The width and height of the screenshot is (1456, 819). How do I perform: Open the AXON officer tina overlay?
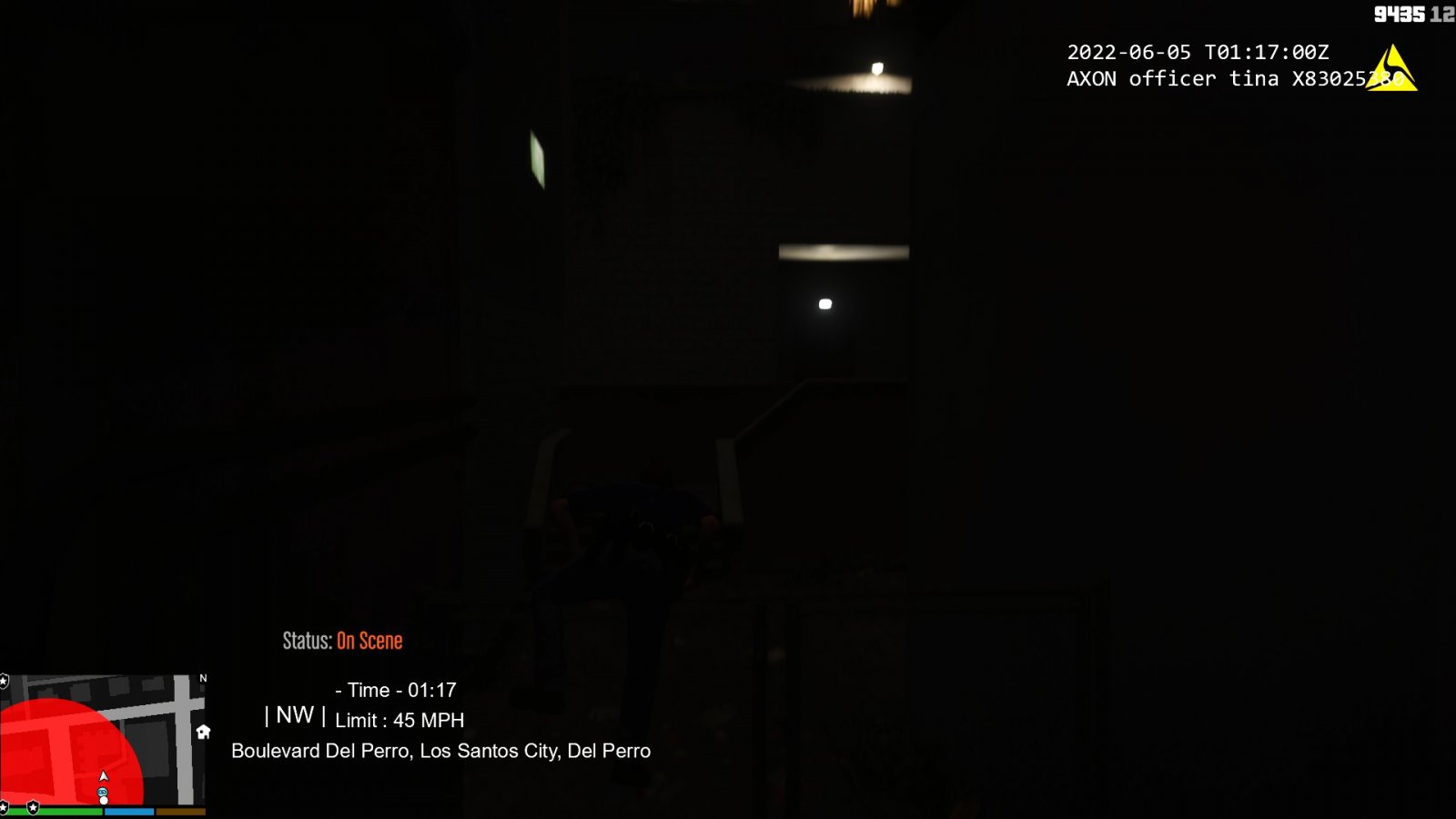pyautogui.click(x=1210, y=79)
